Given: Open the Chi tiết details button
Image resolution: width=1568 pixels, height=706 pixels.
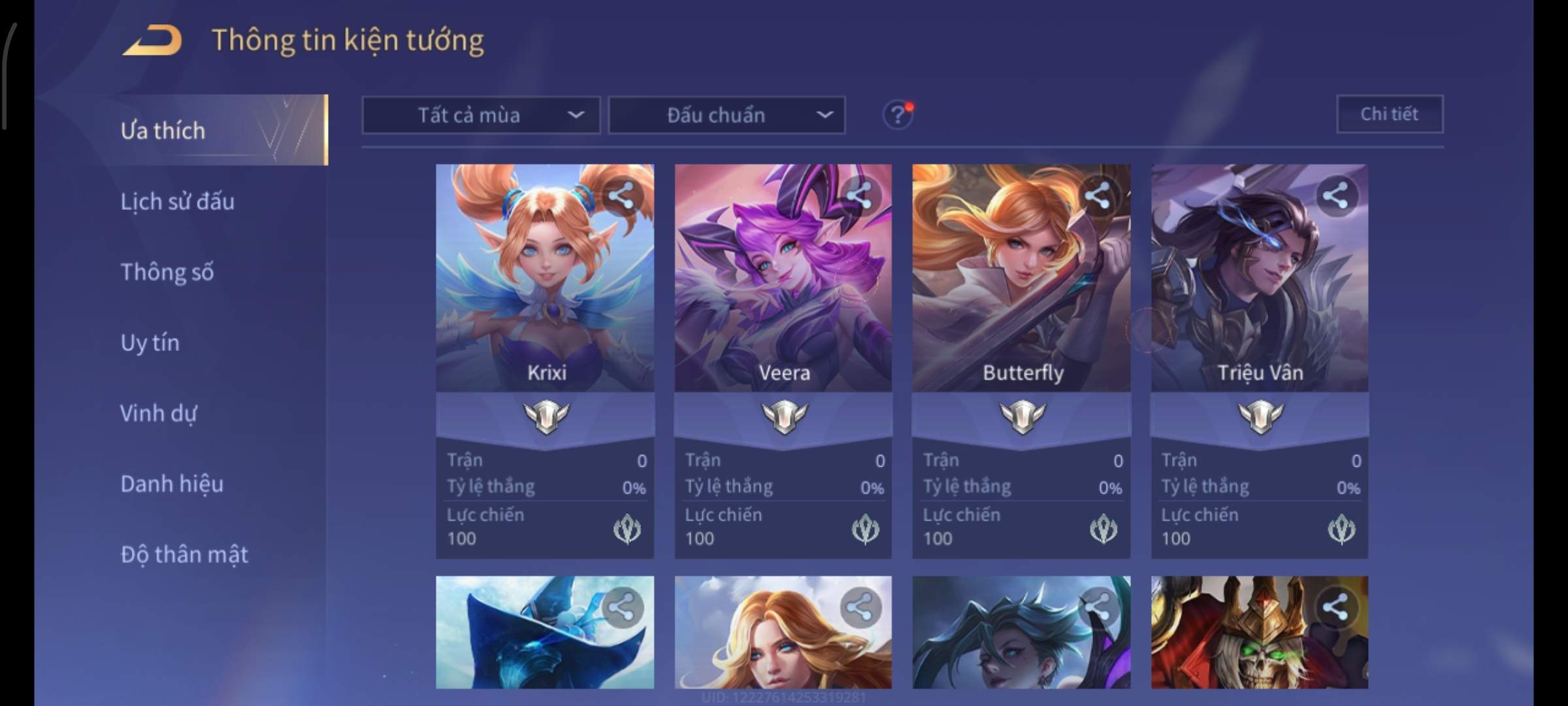Looking at the screenshot, I should [x=1389, y=114].
